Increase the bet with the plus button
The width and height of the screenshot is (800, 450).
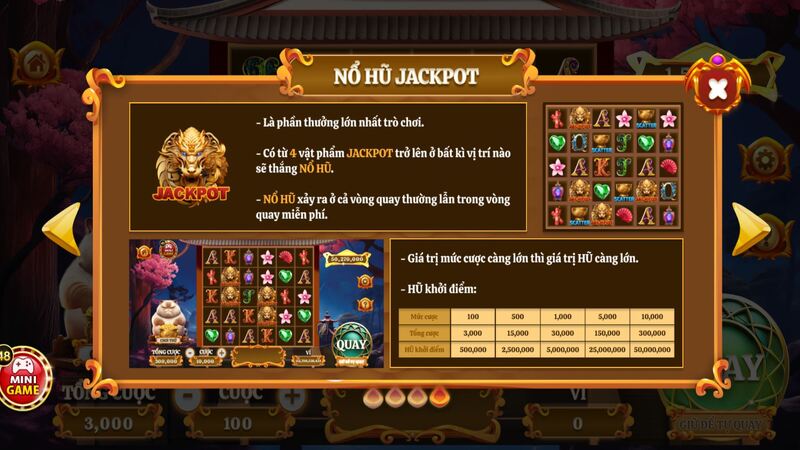290,395
